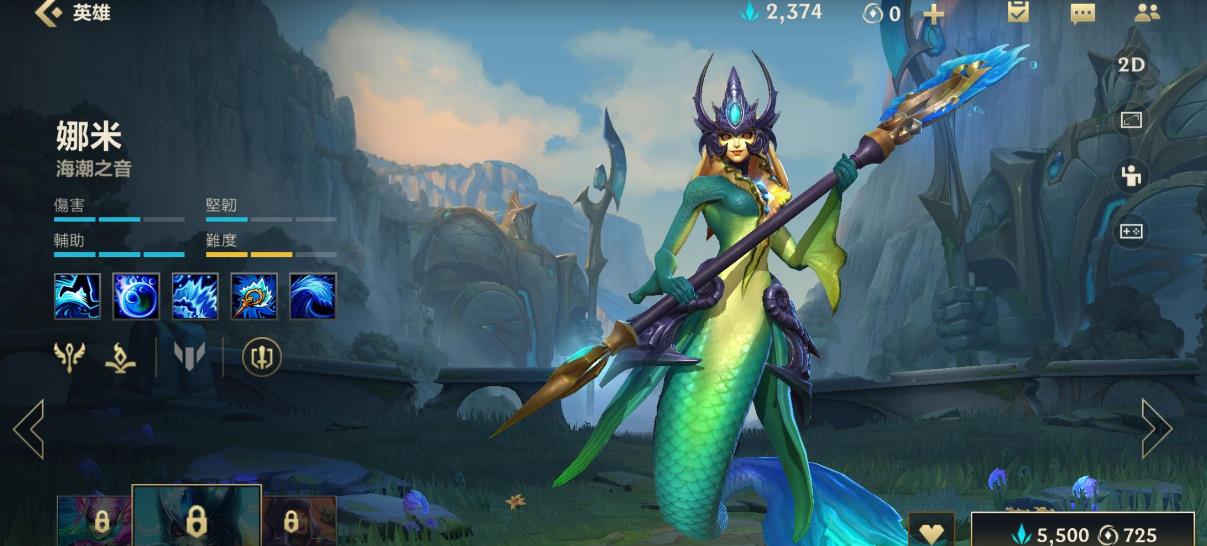This screenshot has height=546, width=1207.
Task: Open the missions clipboard icon
Action: click(x=1018, y=12)
